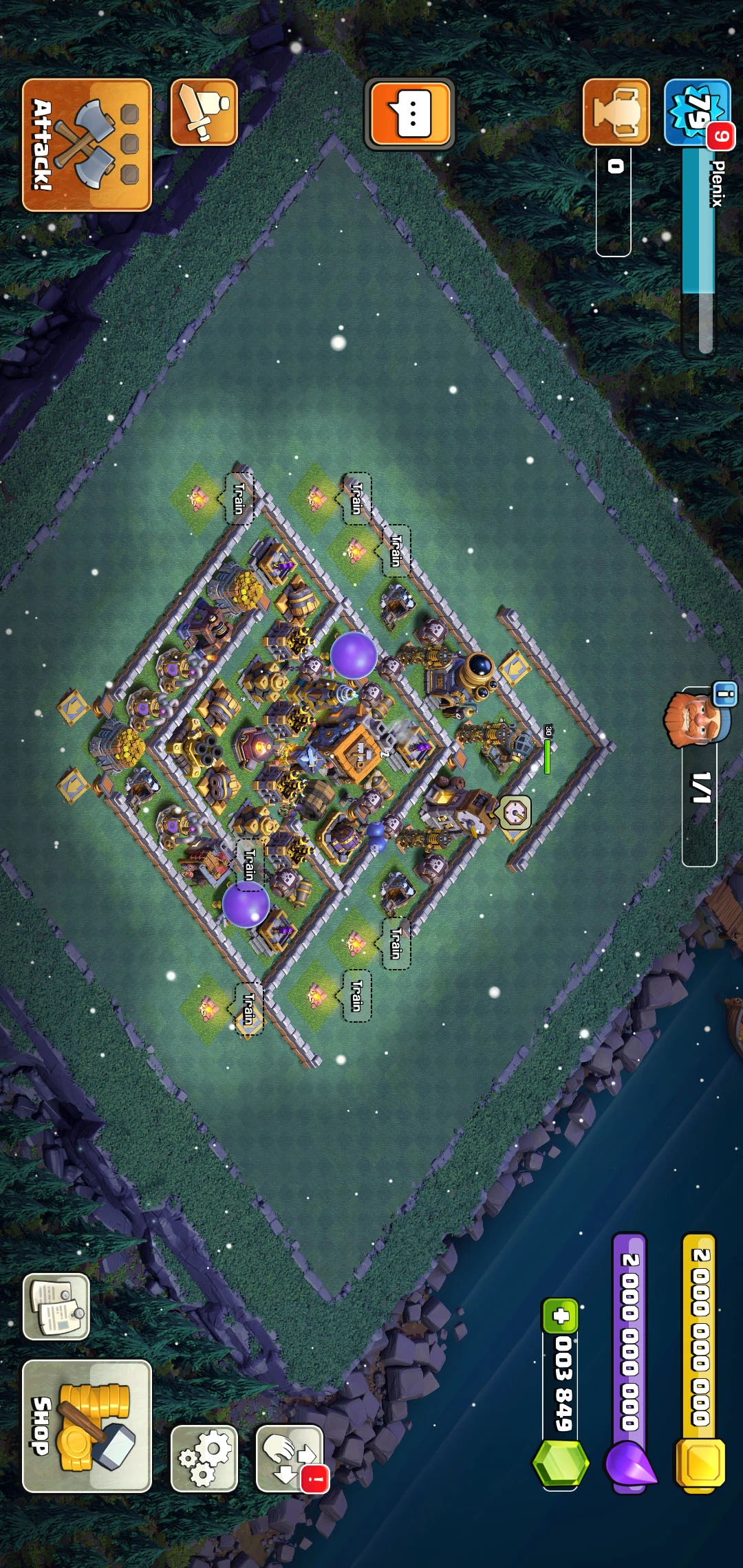
Task: Show builder info via the i icon
Action: (x=724, y=694)
